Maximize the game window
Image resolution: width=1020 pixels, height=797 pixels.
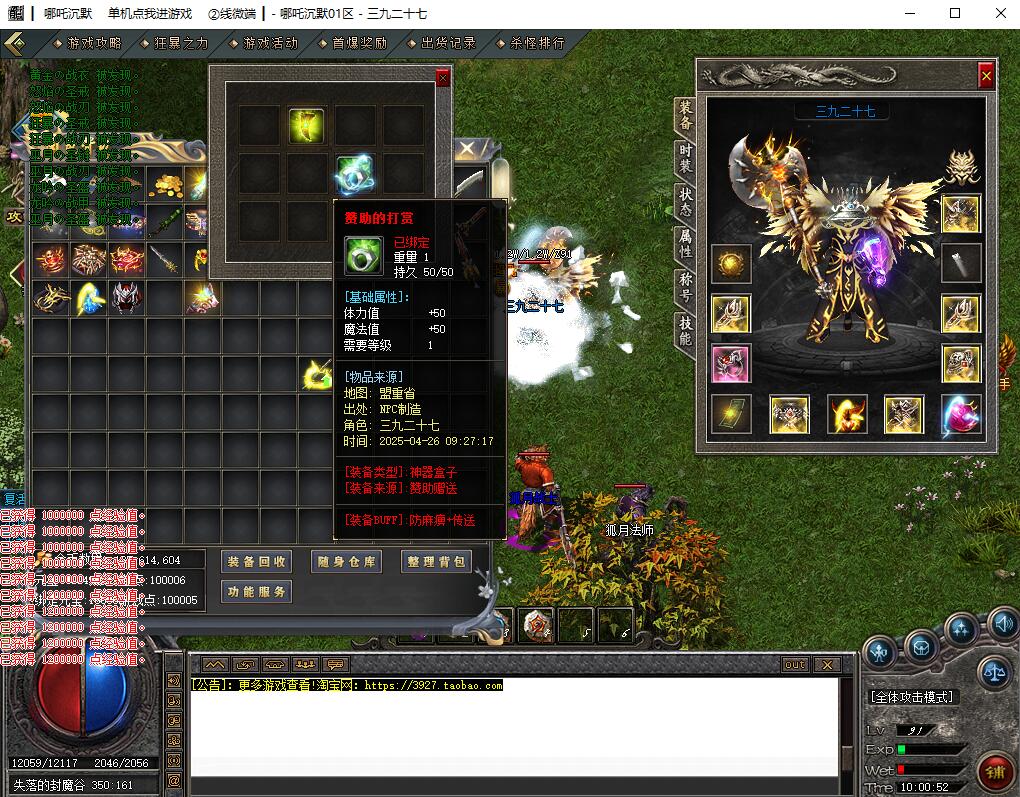click(x=955, y=13)
